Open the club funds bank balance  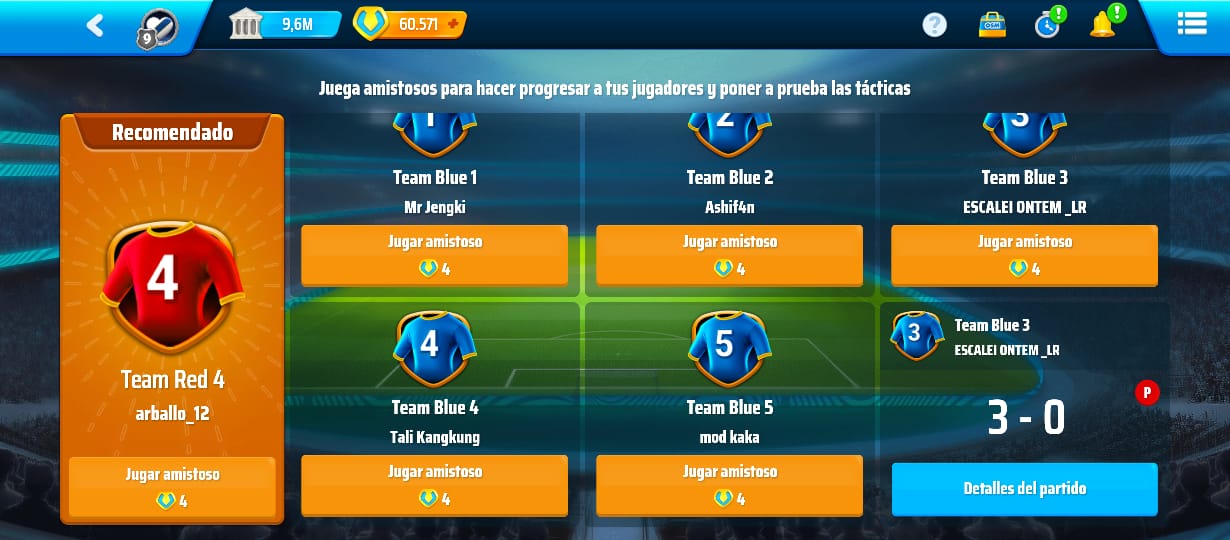(284, 24)
